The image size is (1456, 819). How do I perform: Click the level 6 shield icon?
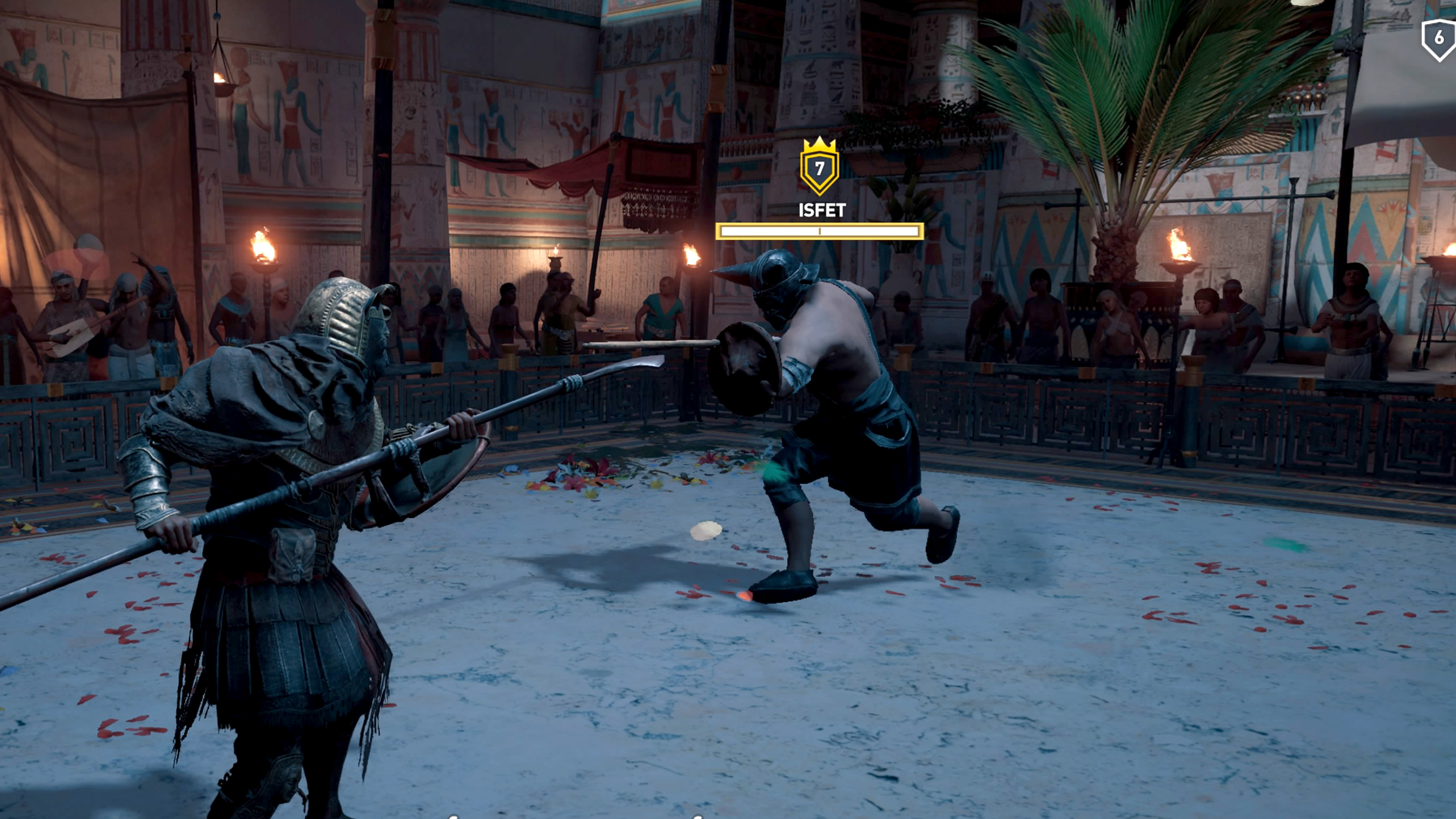[x=1439, y=38]
